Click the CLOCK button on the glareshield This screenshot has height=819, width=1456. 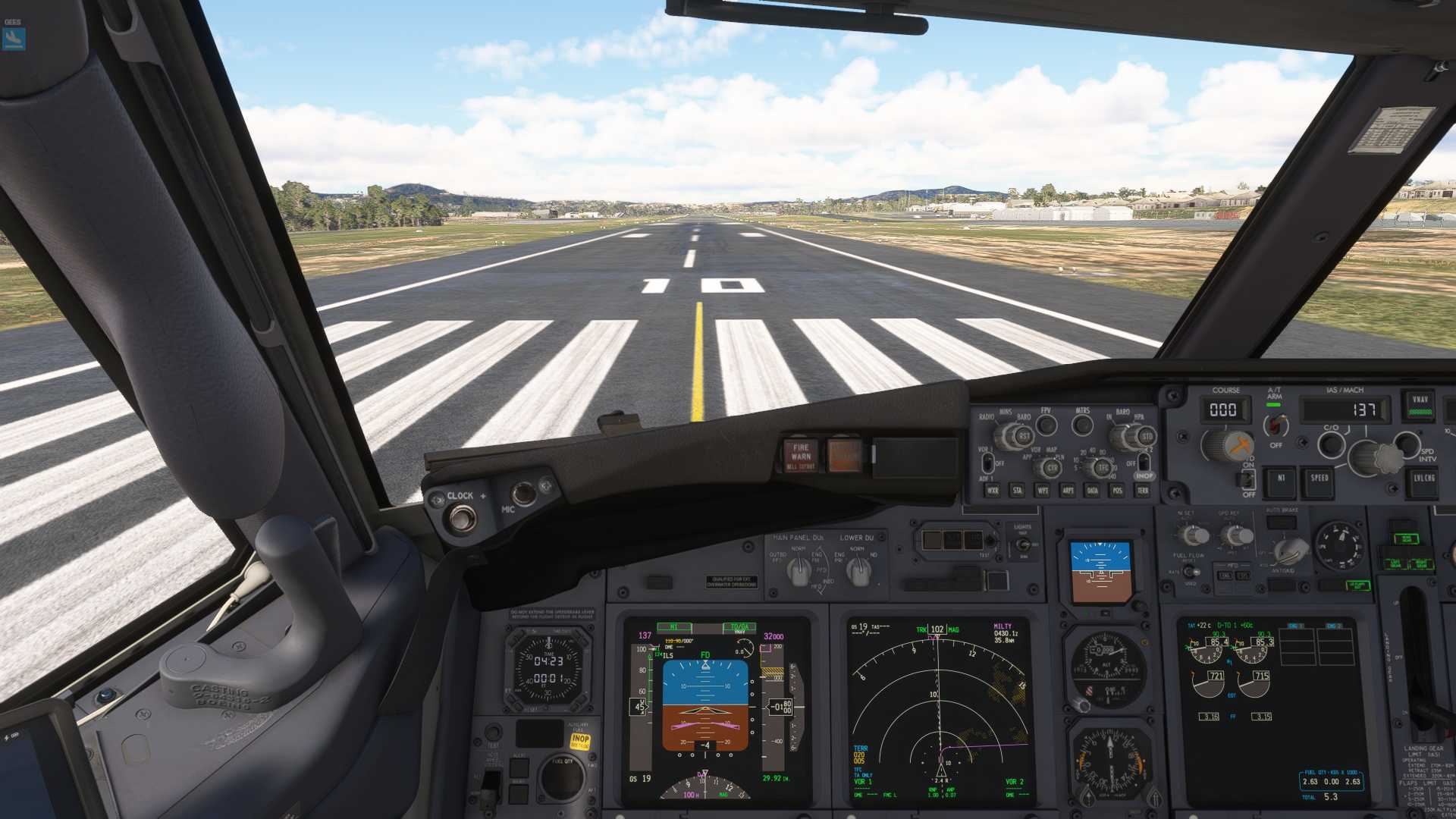pos(460,517)
